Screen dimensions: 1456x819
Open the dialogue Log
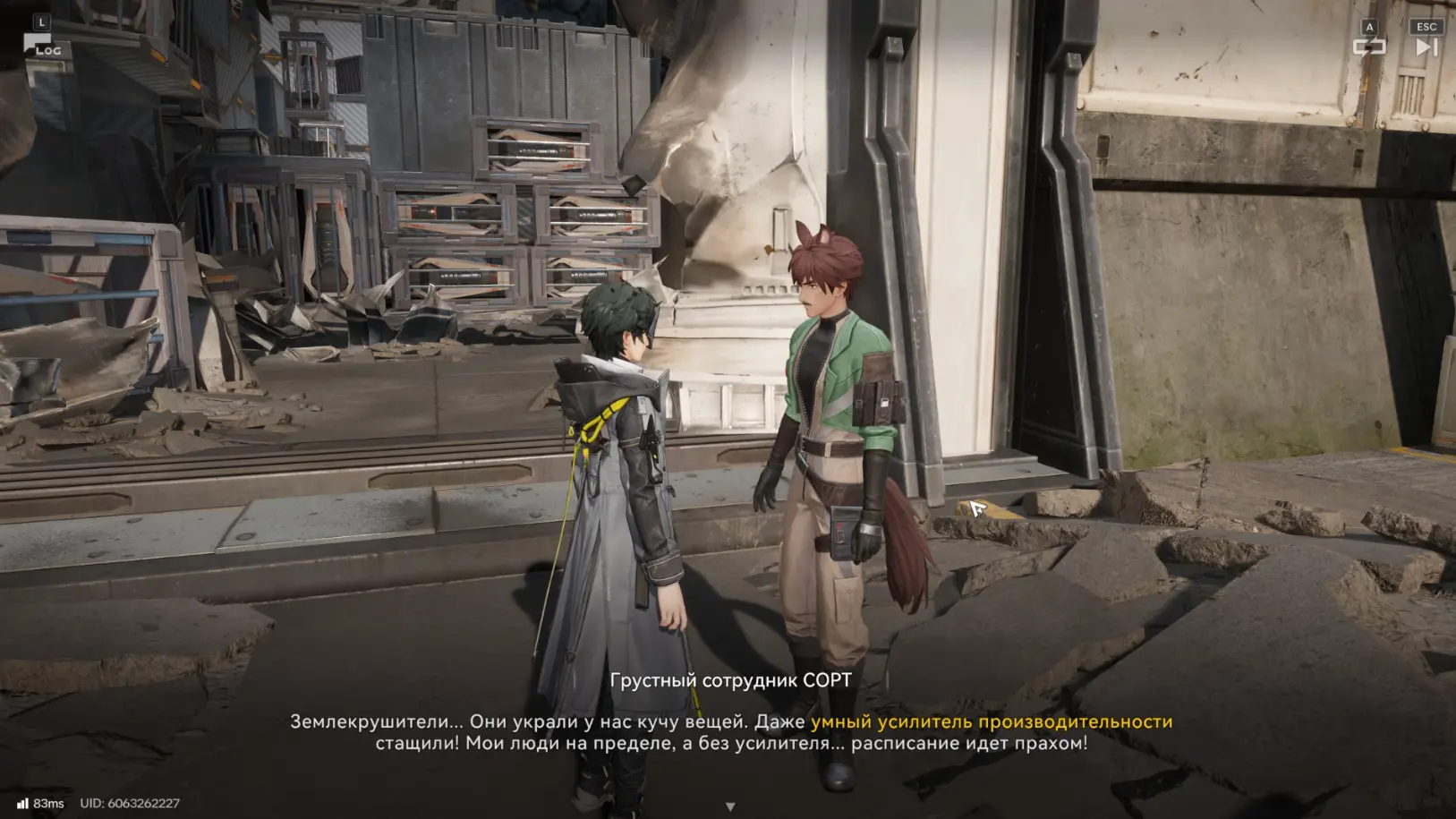41,45
